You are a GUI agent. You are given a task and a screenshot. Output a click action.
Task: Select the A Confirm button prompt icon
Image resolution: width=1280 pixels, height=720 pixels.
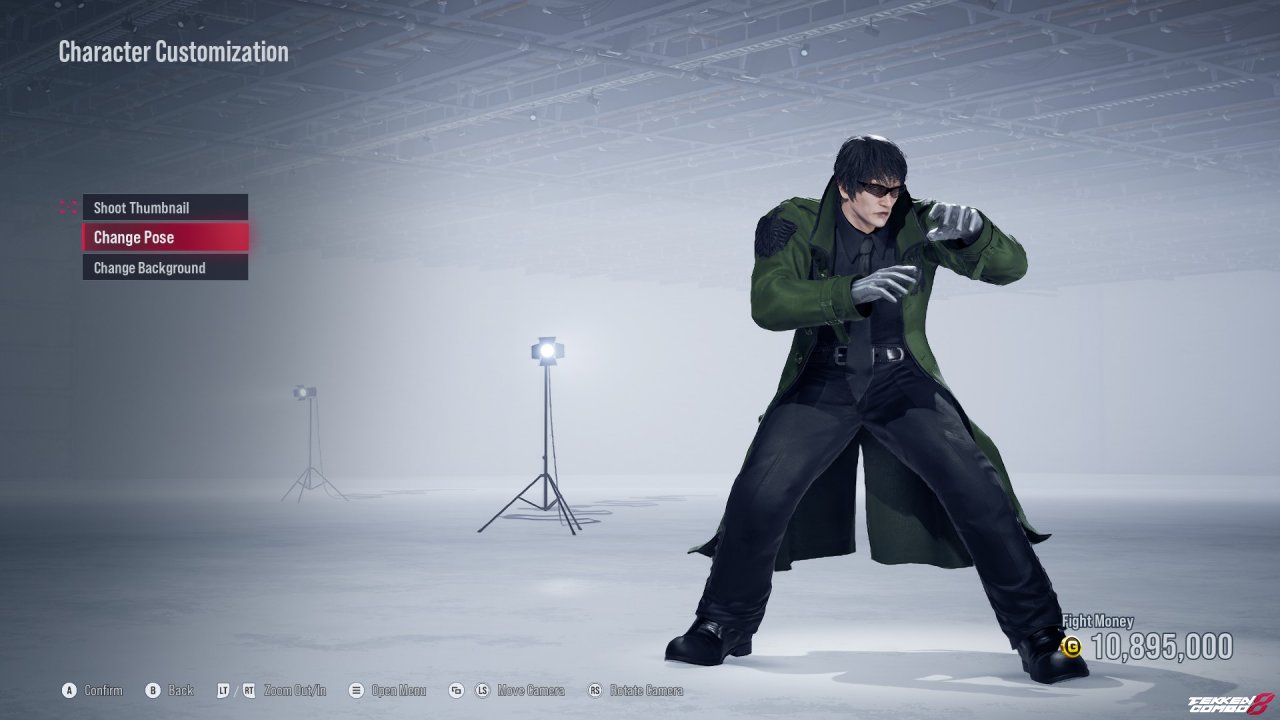click(67, 690)
